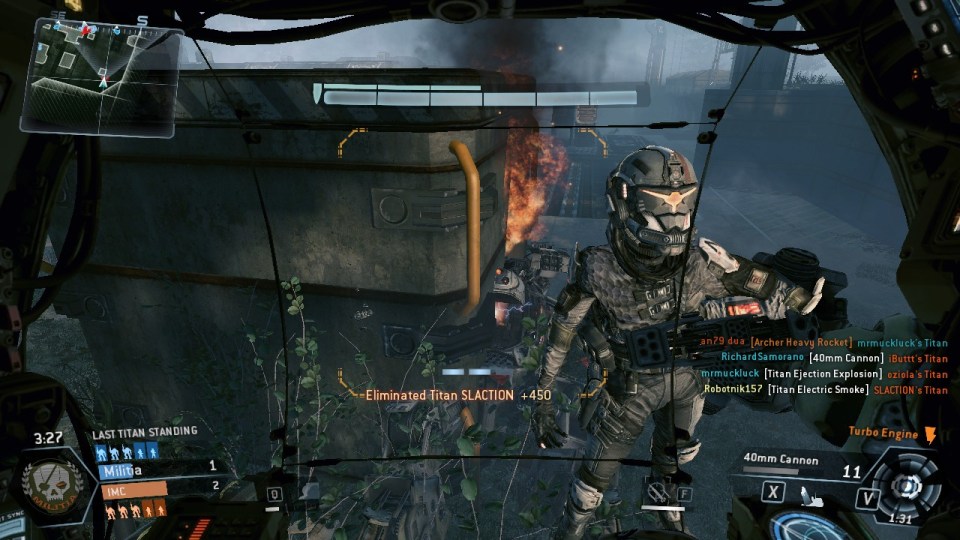
Task: Activate the ability icon beside the F key
Action: tap(656, 492)
